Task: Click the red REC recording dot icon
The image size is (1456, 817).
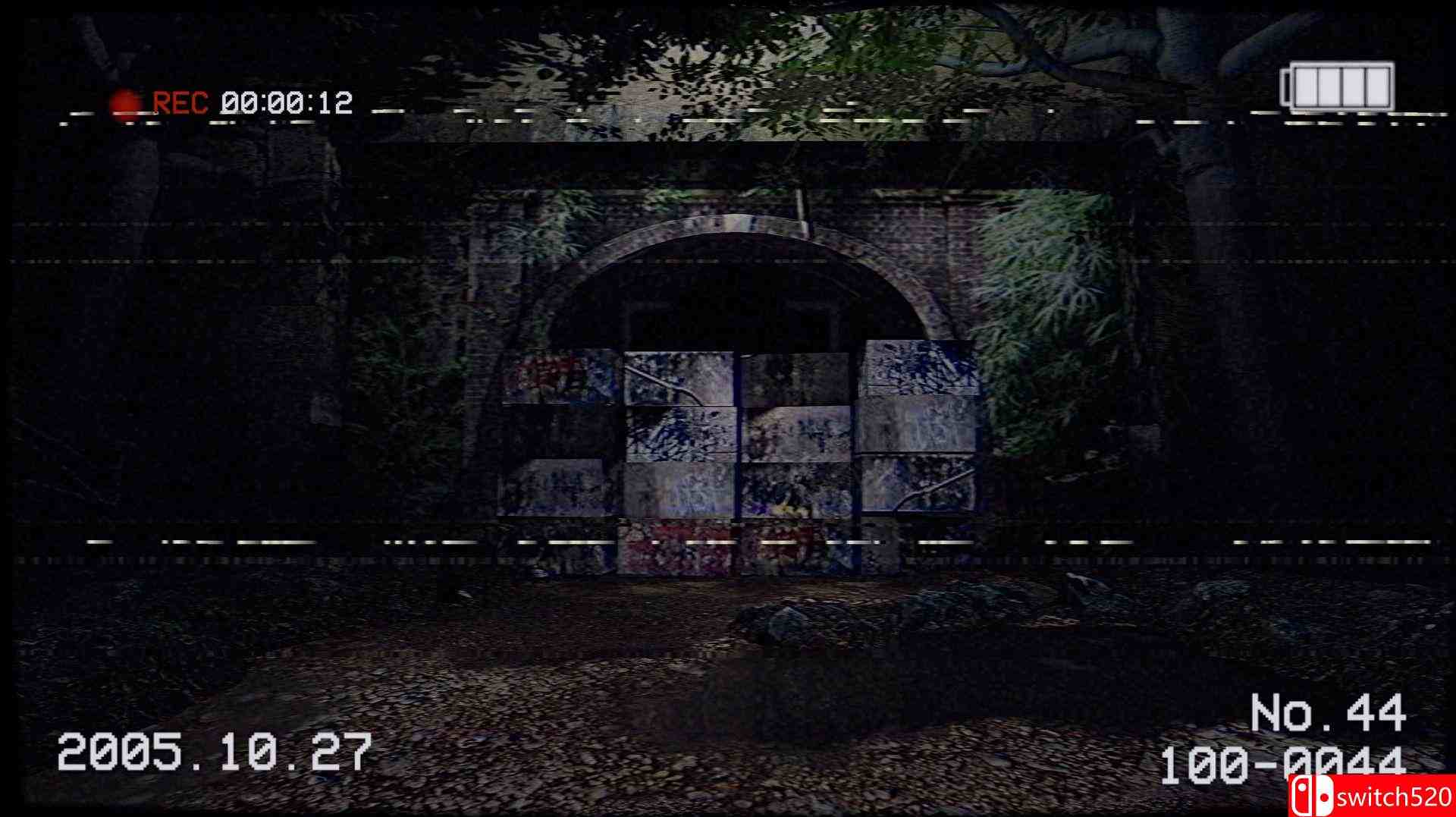Action: coord(124,99)
